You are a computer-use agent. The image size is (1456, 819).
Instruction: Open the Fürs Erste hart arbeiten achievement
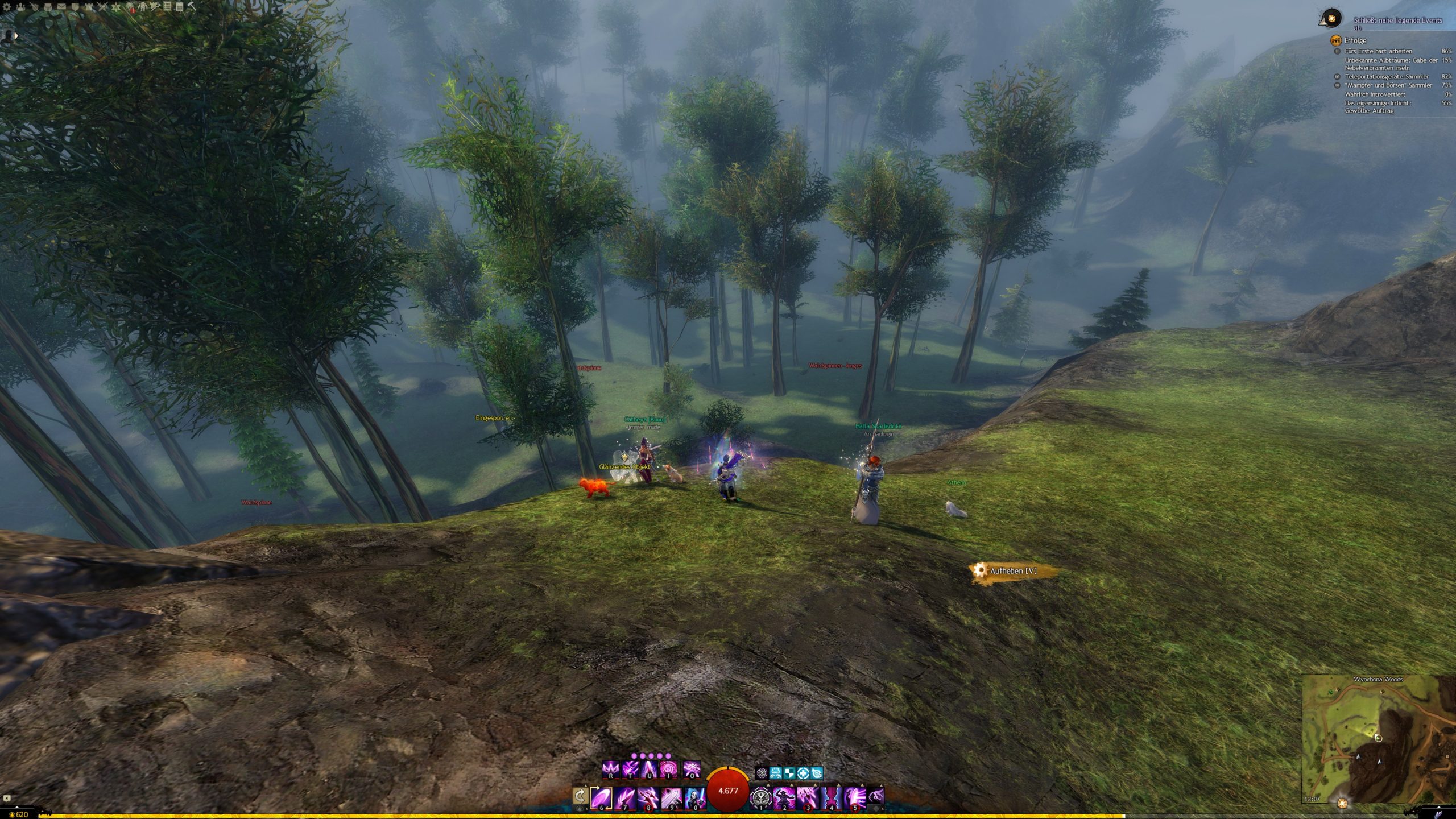tap(1378, 51)
